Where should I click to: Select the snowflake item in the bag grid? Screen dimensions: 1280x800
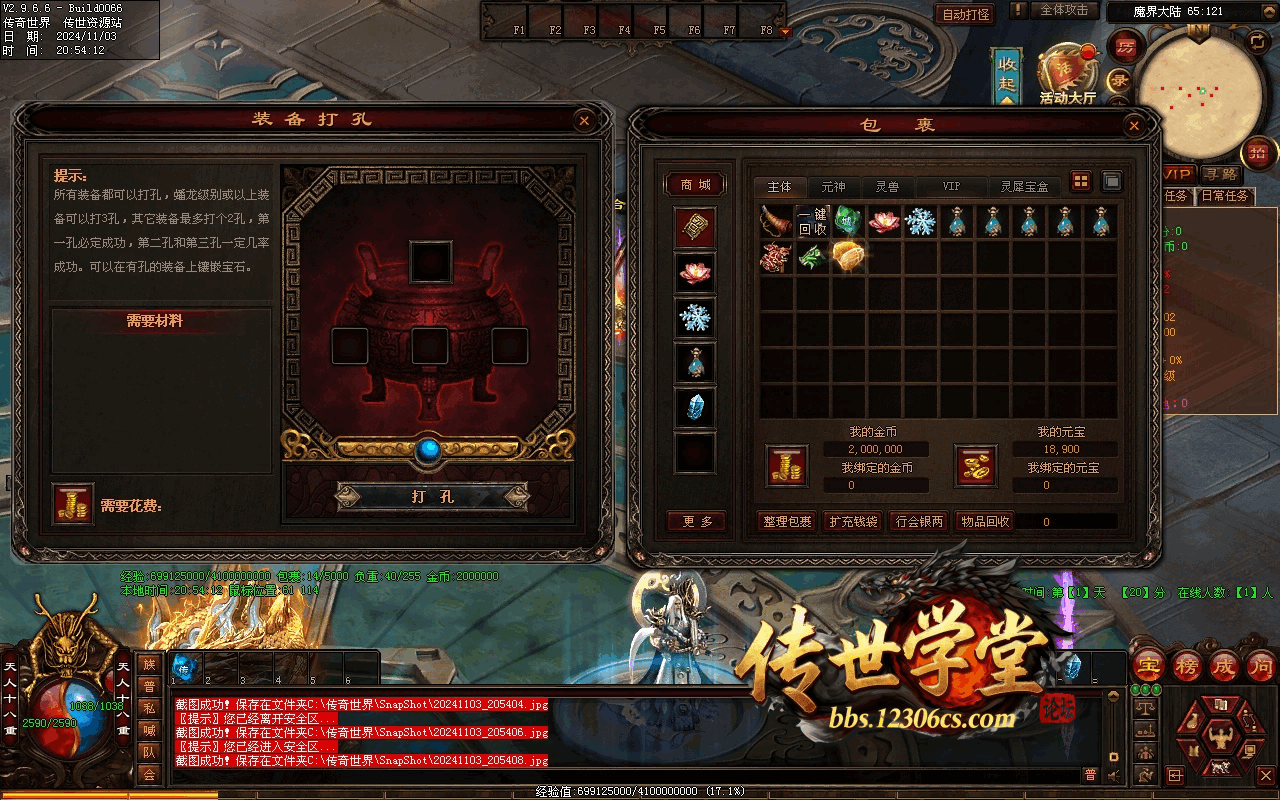(x=920, y=221)
